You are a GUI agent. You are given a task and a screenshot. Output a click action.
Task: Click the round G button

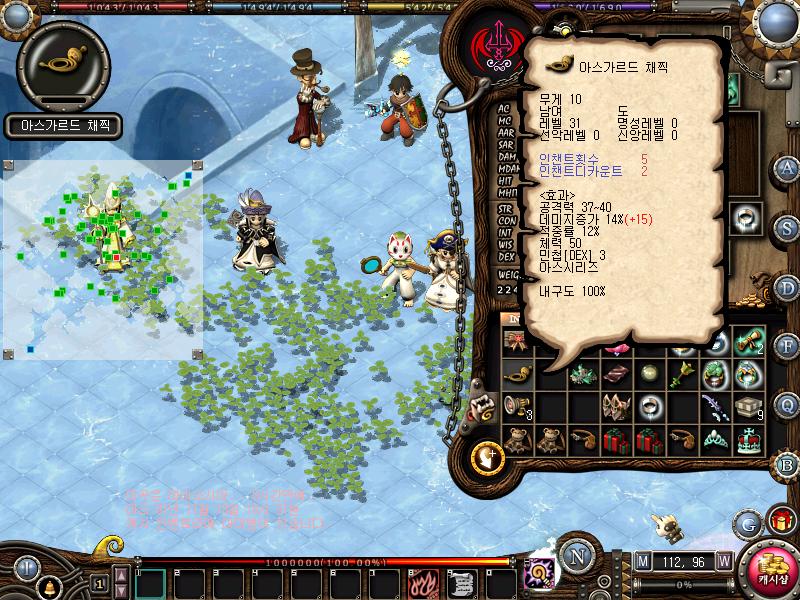(748, 522)
